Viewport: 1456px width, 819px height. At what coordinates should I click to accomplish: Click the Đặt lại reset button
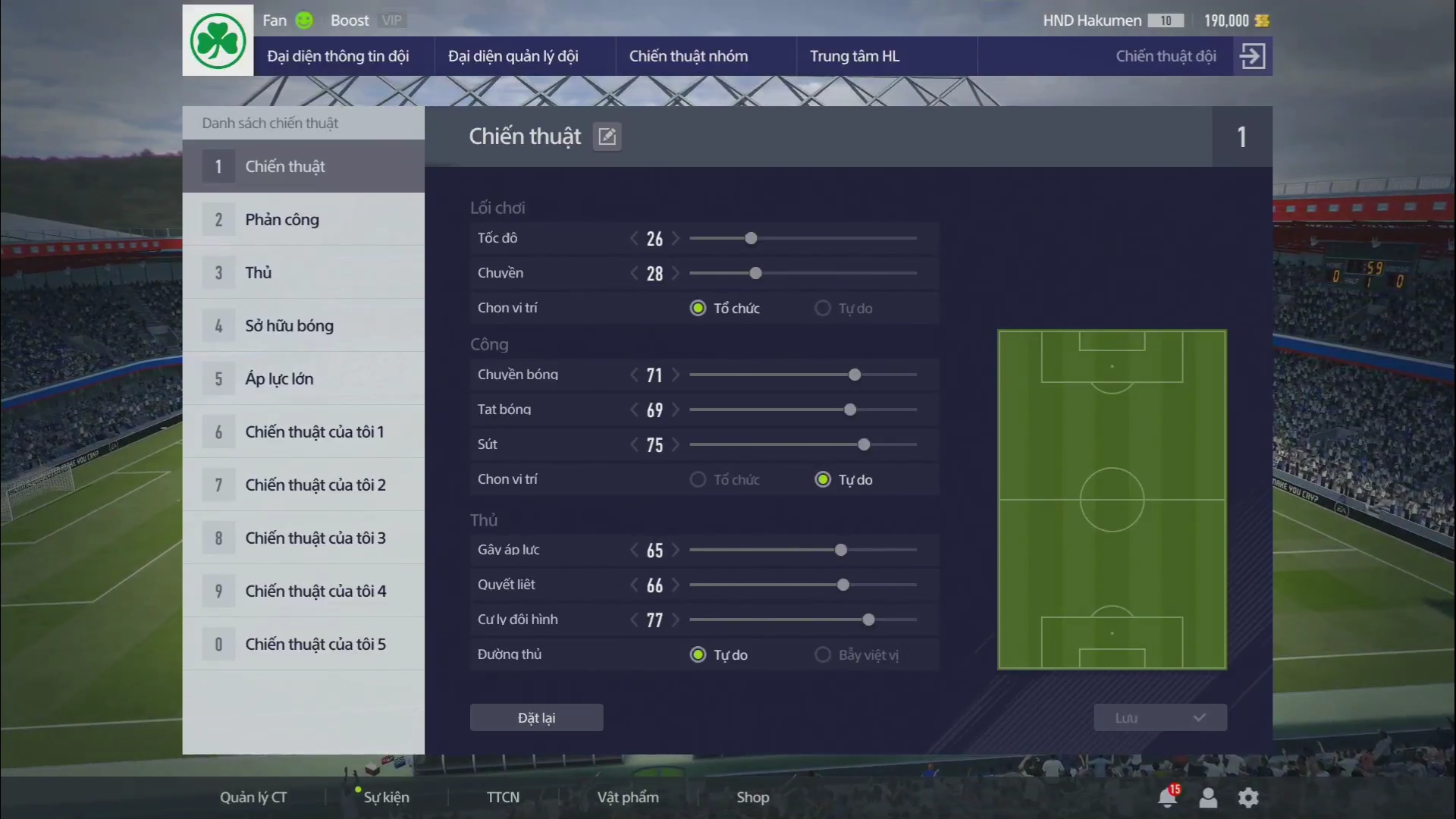[x=536, y=717]
